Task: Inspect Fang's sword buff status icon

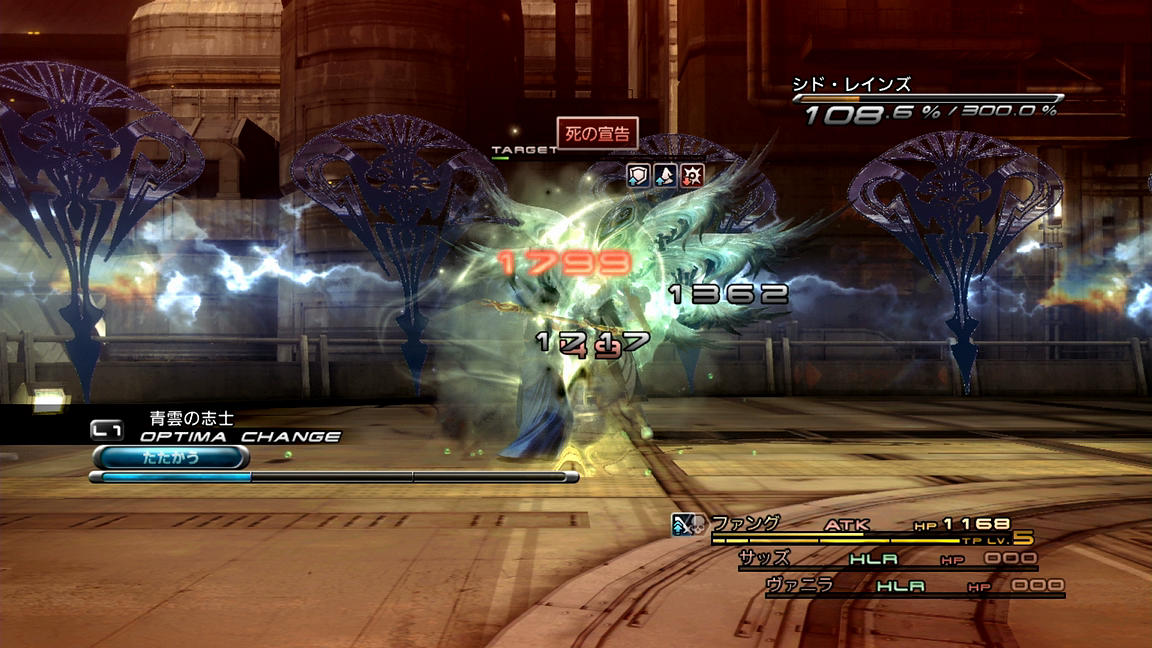Action: (678, 522)
